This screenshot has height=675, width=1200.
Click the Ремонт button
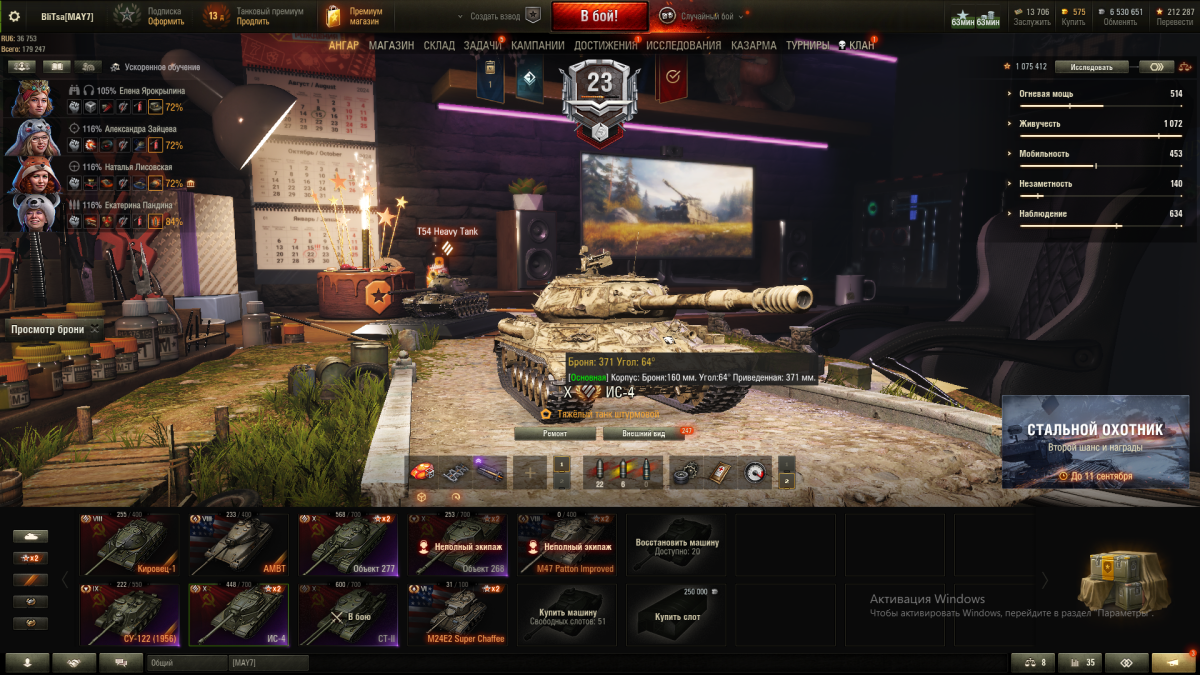tap(555, 433)
